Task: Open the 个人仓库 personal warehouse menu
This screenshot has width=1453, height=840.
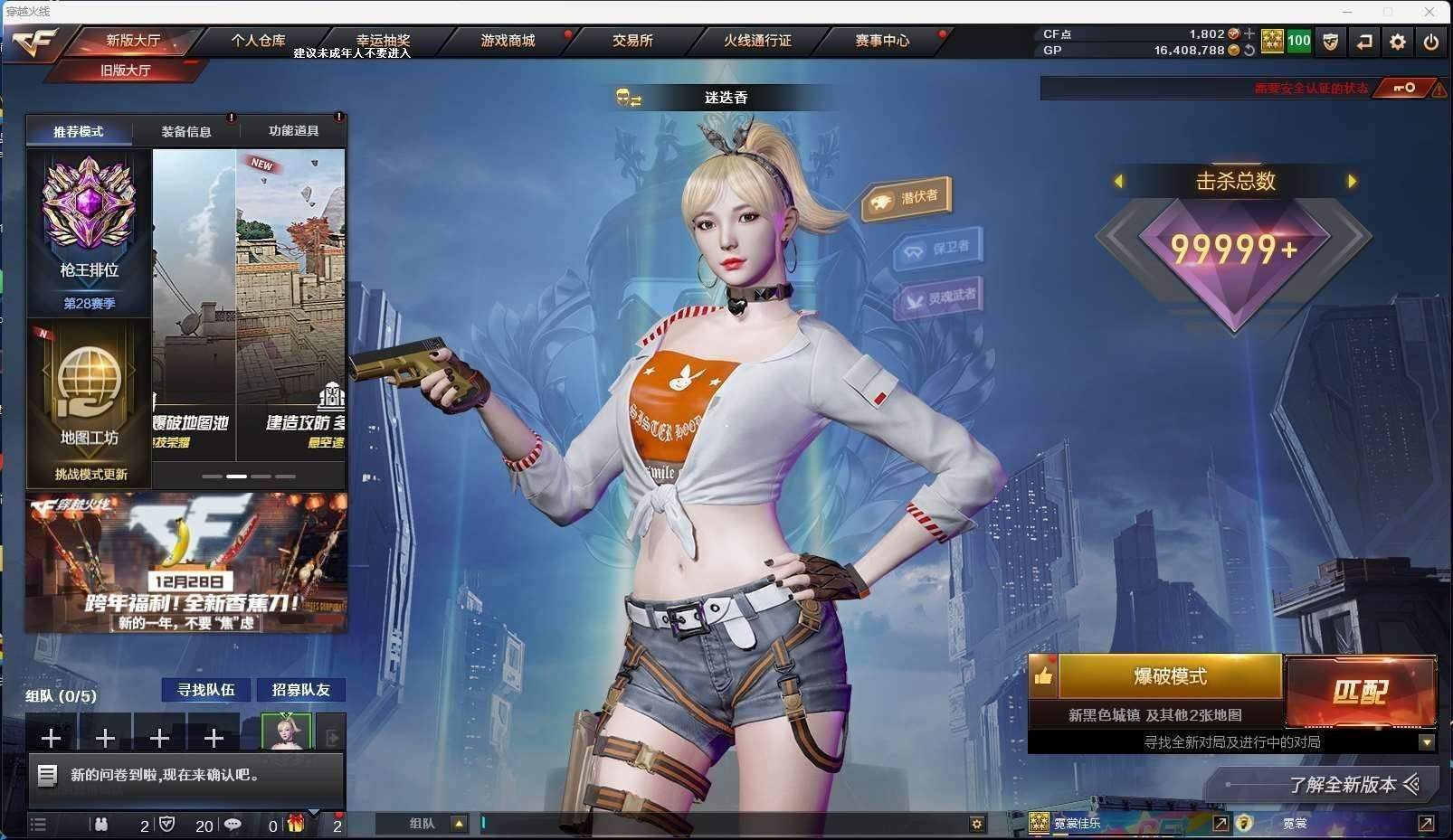Action: [x=258, y=41]
